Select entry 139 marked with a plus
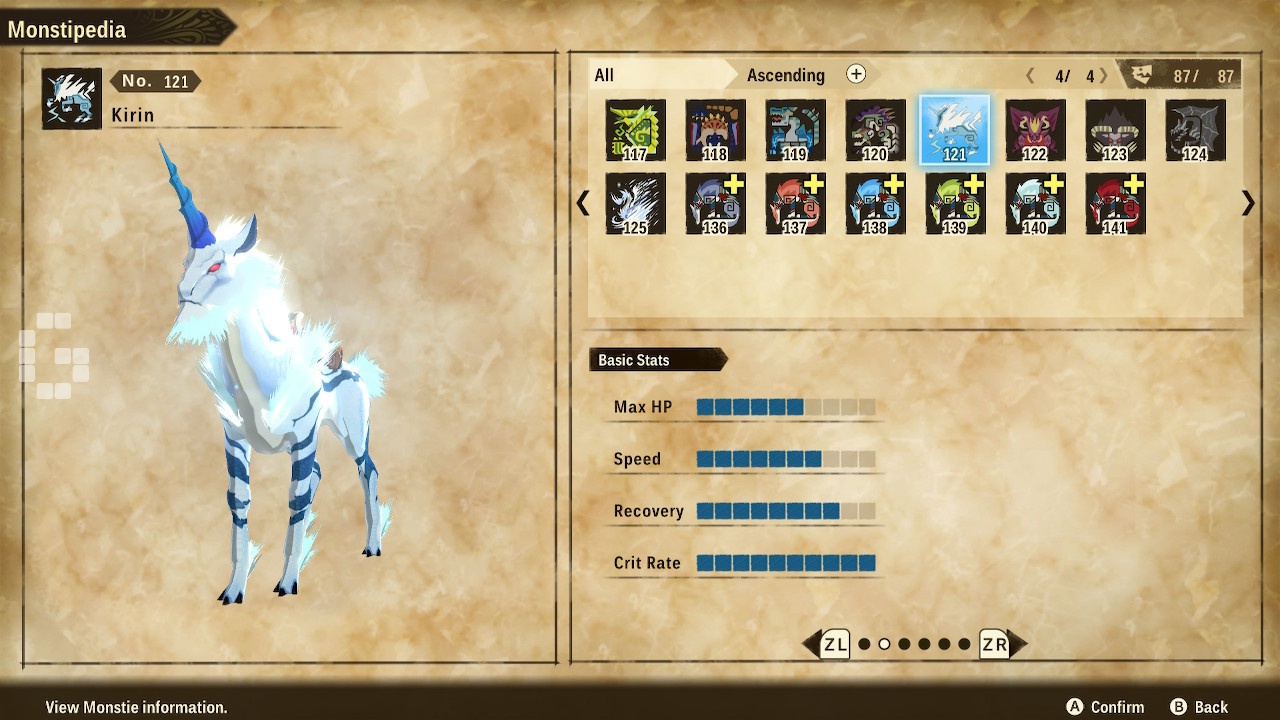The height and width of the screenshot is (720, 1280). click(955, 203)
